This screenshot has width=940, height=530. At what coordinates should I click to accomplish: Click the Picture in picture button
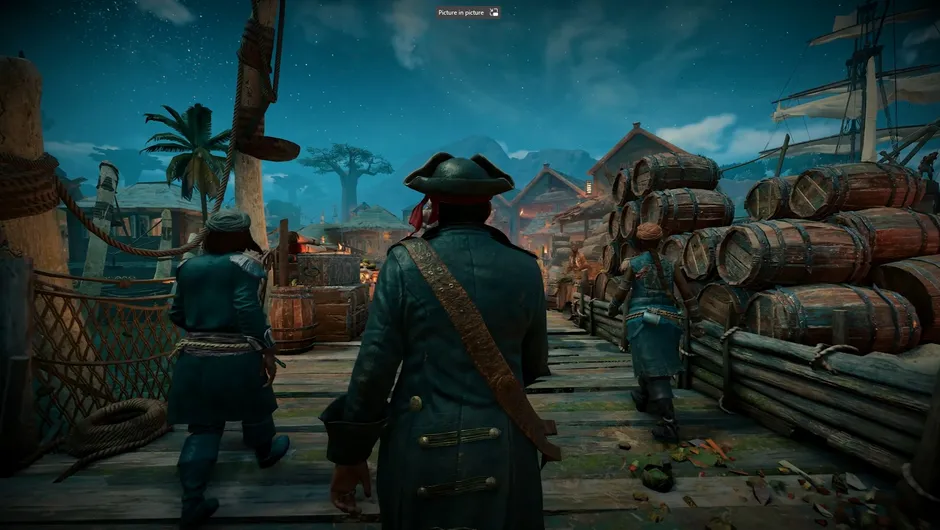[467, 13]
